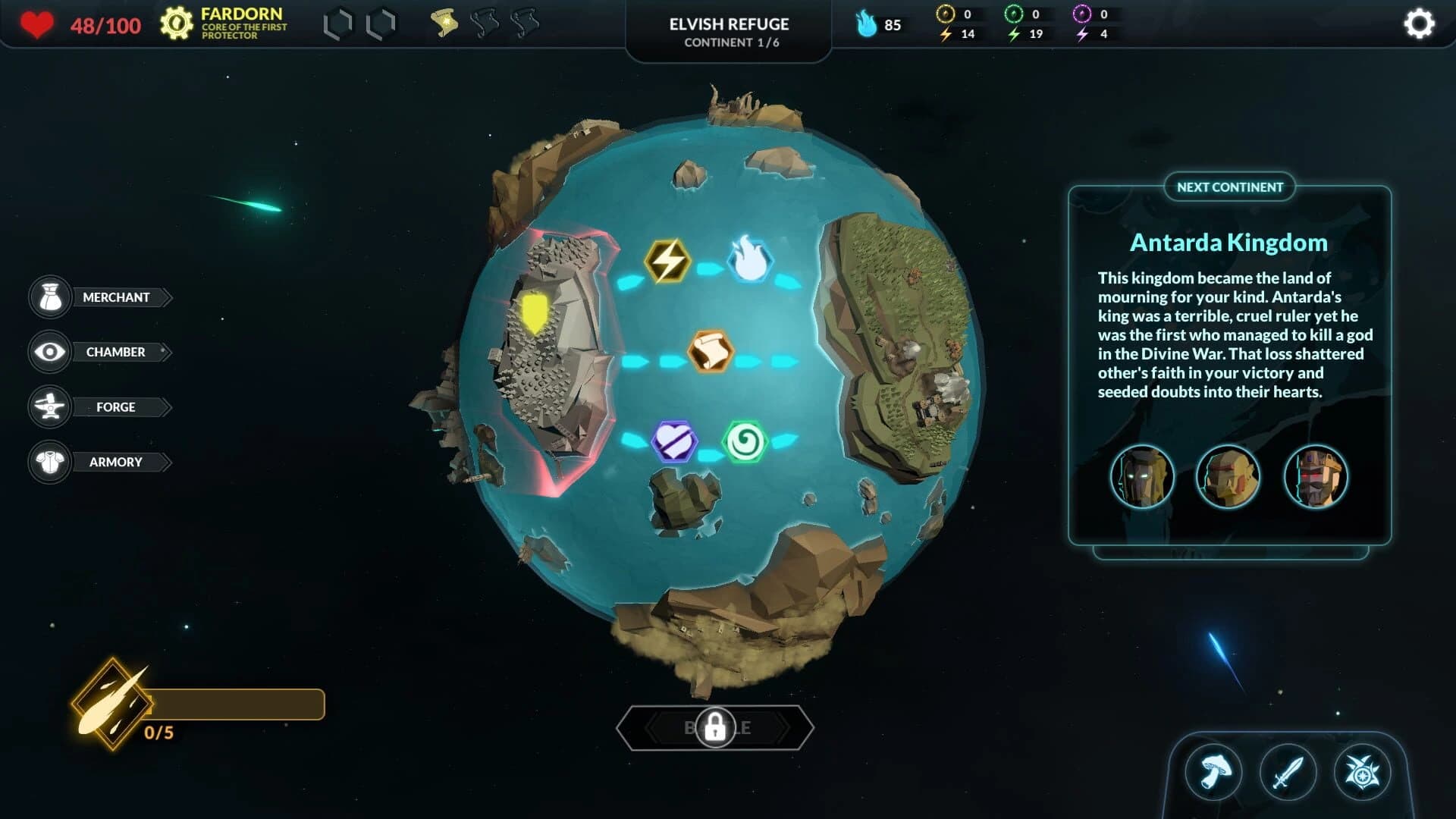Select the sword icon in bottom-right panel
This screenshot has width=1456, height=819.
pyautogui.click(x=1289, y=773)
